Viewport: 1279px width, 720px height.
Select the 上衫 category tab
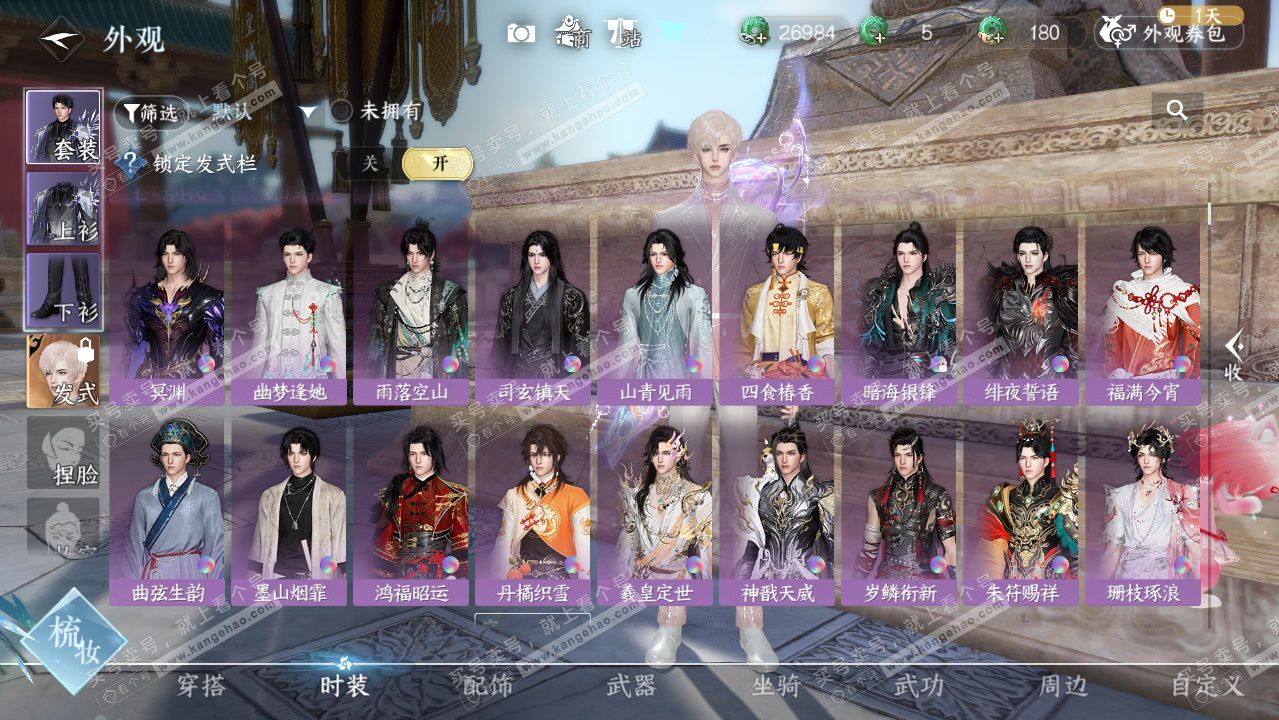click(63, 209)
